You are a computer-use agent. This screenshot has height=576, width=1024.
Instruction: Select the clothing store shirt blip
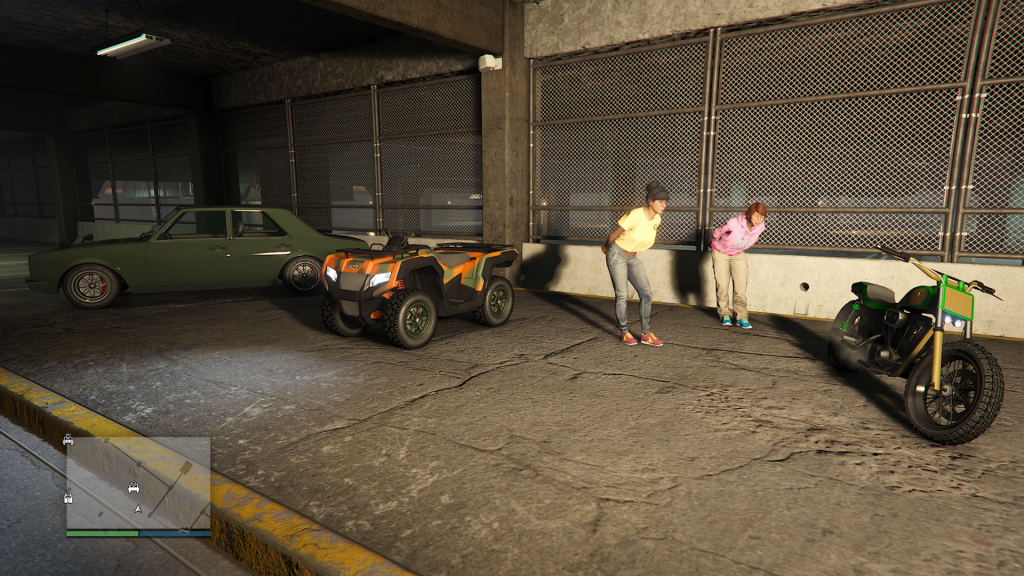(68, 497)
